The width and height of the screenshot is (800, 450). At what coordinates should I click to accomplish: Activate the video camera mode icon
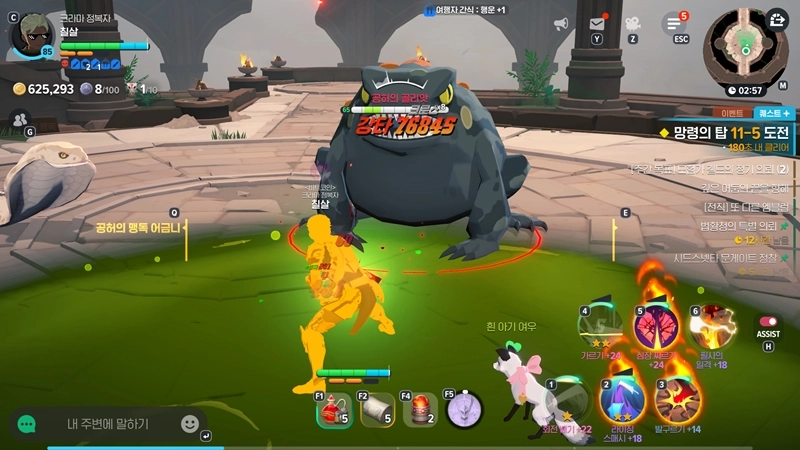(632, 24)
